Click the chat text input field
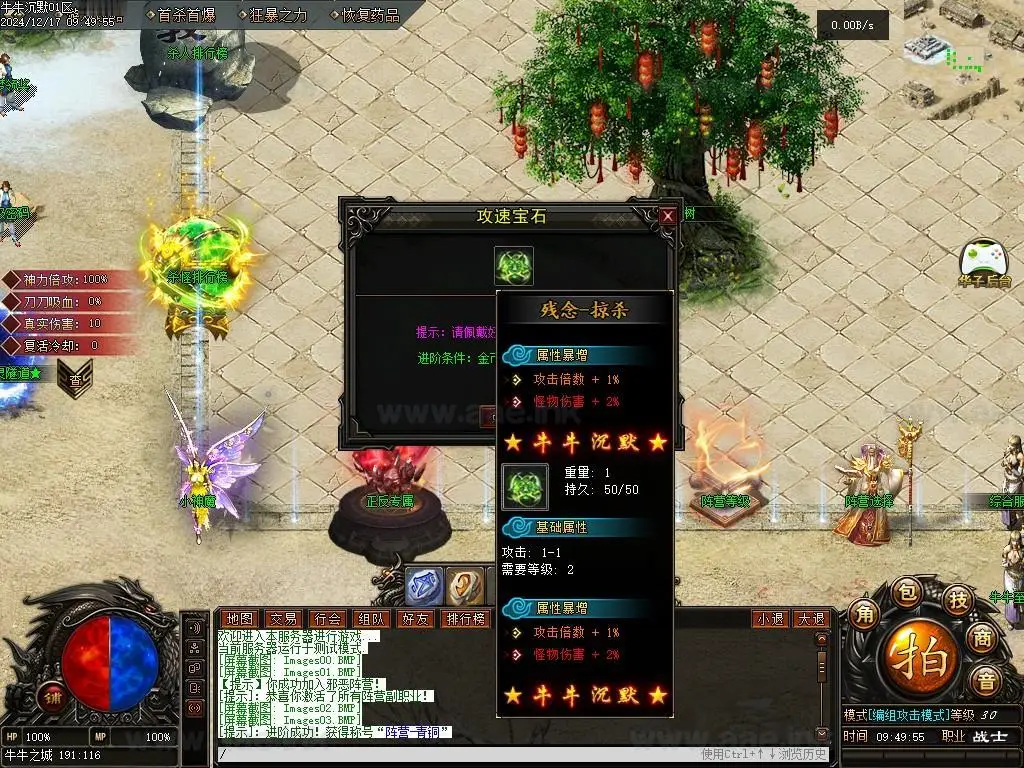Image resolution: width=1024 pixels, height=768 pixels. click(x=450, y=754)
